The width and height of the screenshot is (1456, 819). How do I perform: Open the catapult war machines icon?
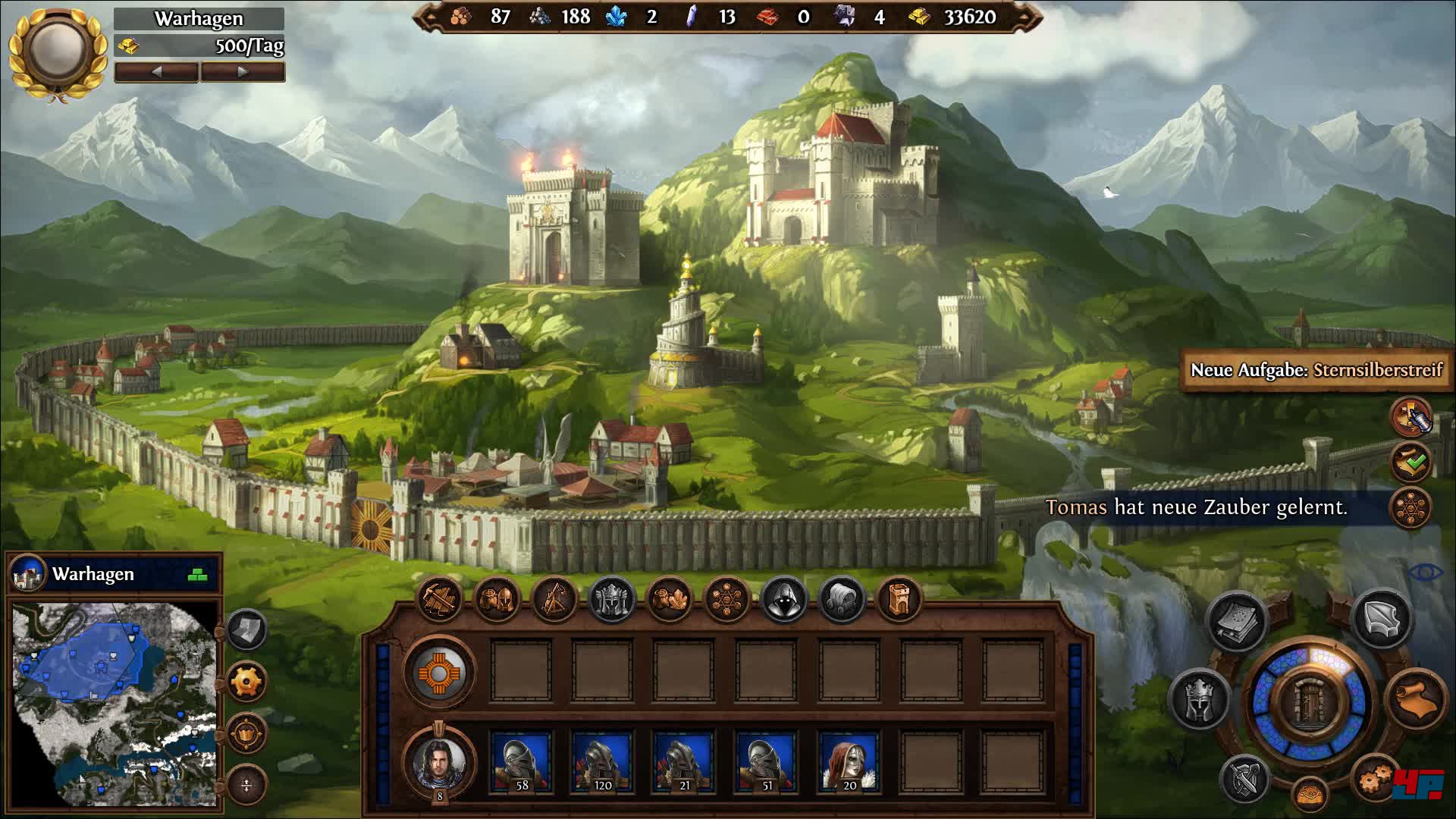pyautogui.click(x=554, y=599)
